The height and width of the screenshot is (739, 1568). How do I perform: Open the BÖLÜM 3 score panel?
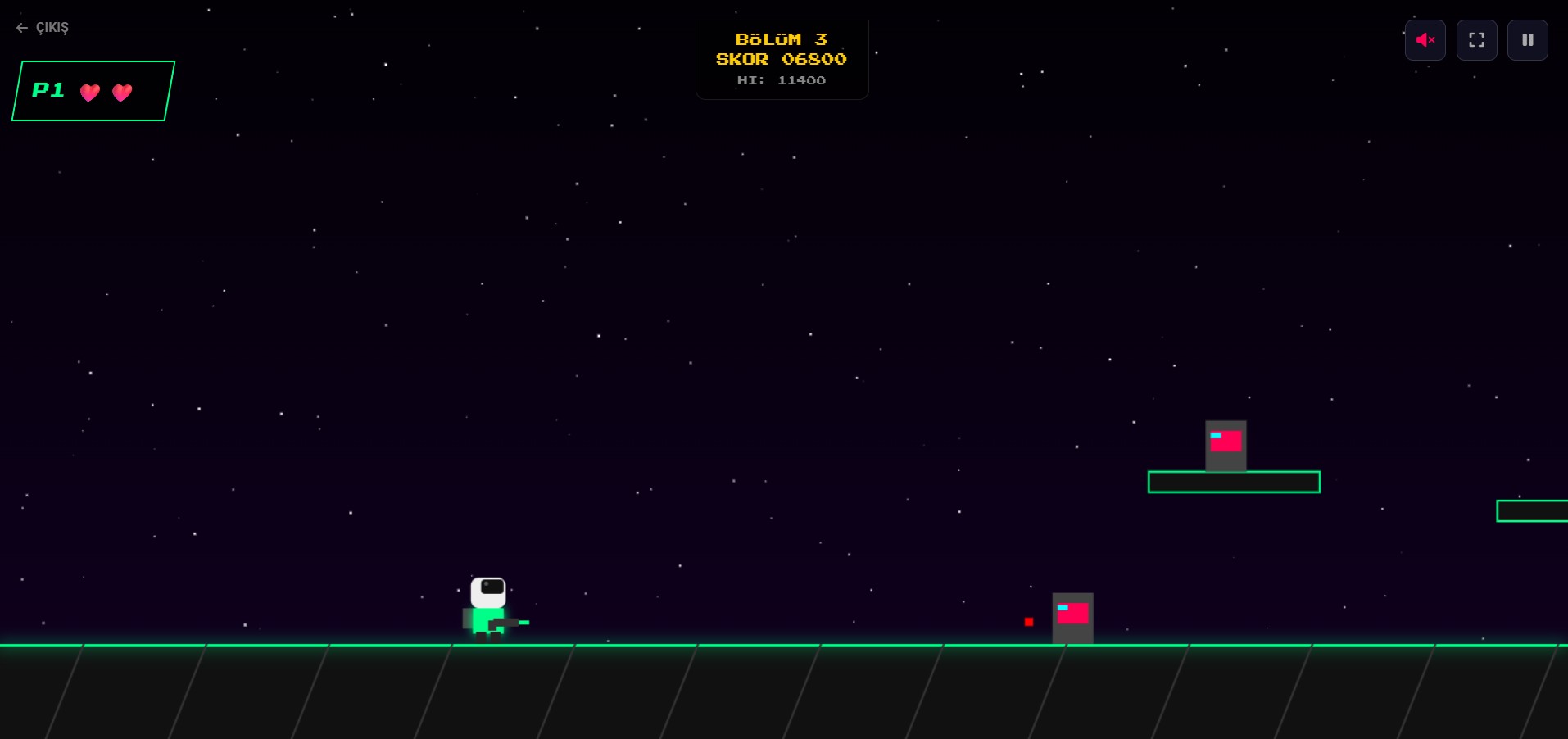coord(781,57)
